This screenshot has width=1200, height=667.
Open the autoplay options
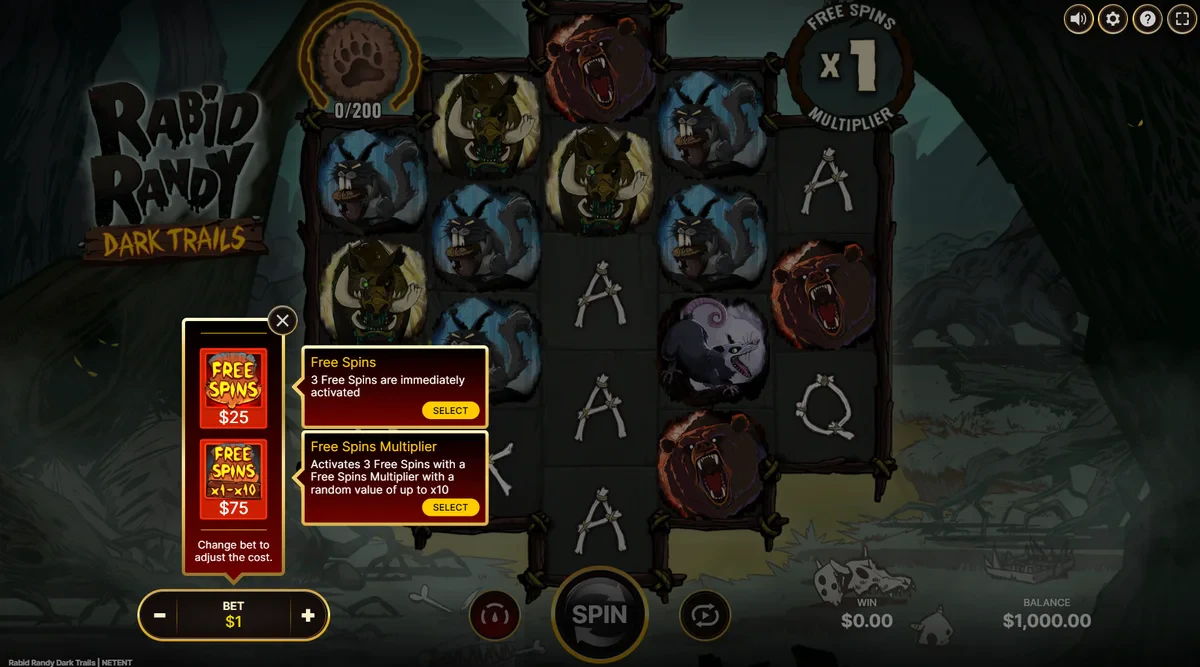[x=705, y=615]
